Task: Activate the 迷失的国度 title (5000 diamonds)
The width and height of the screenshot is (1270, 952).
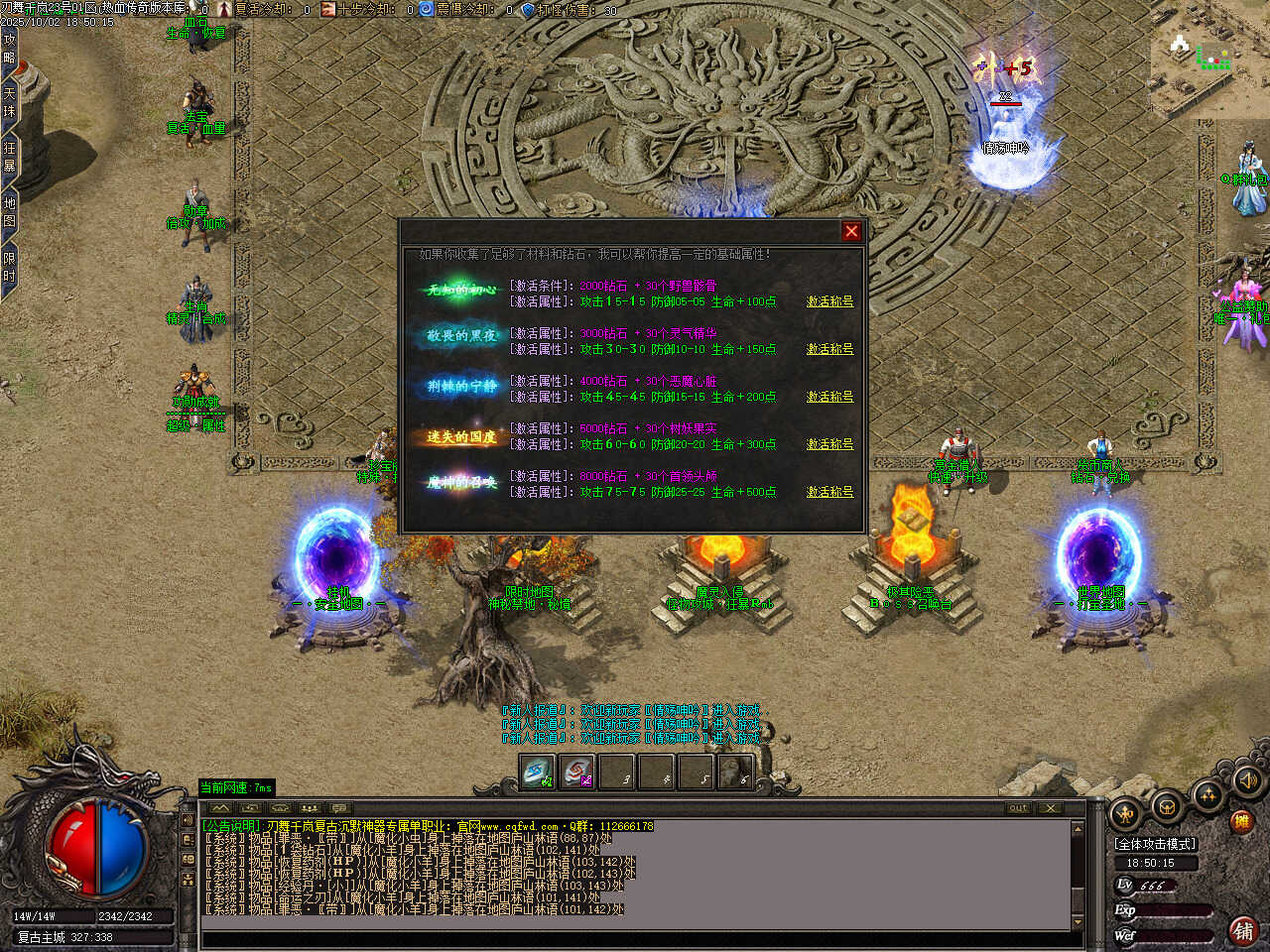Action: point(829,444)
